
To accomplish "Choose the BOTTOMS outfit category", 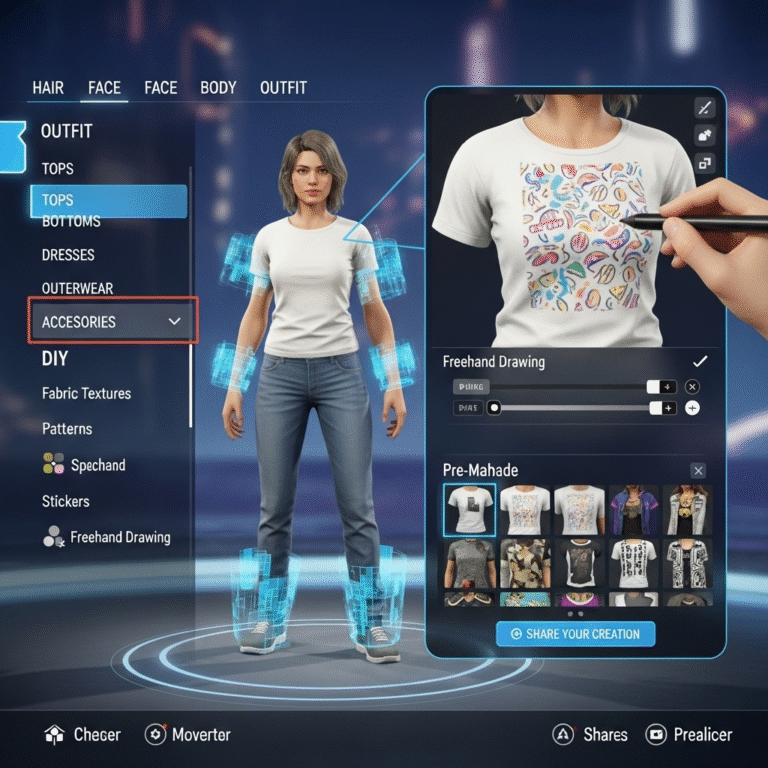I will tap(71, 221).
